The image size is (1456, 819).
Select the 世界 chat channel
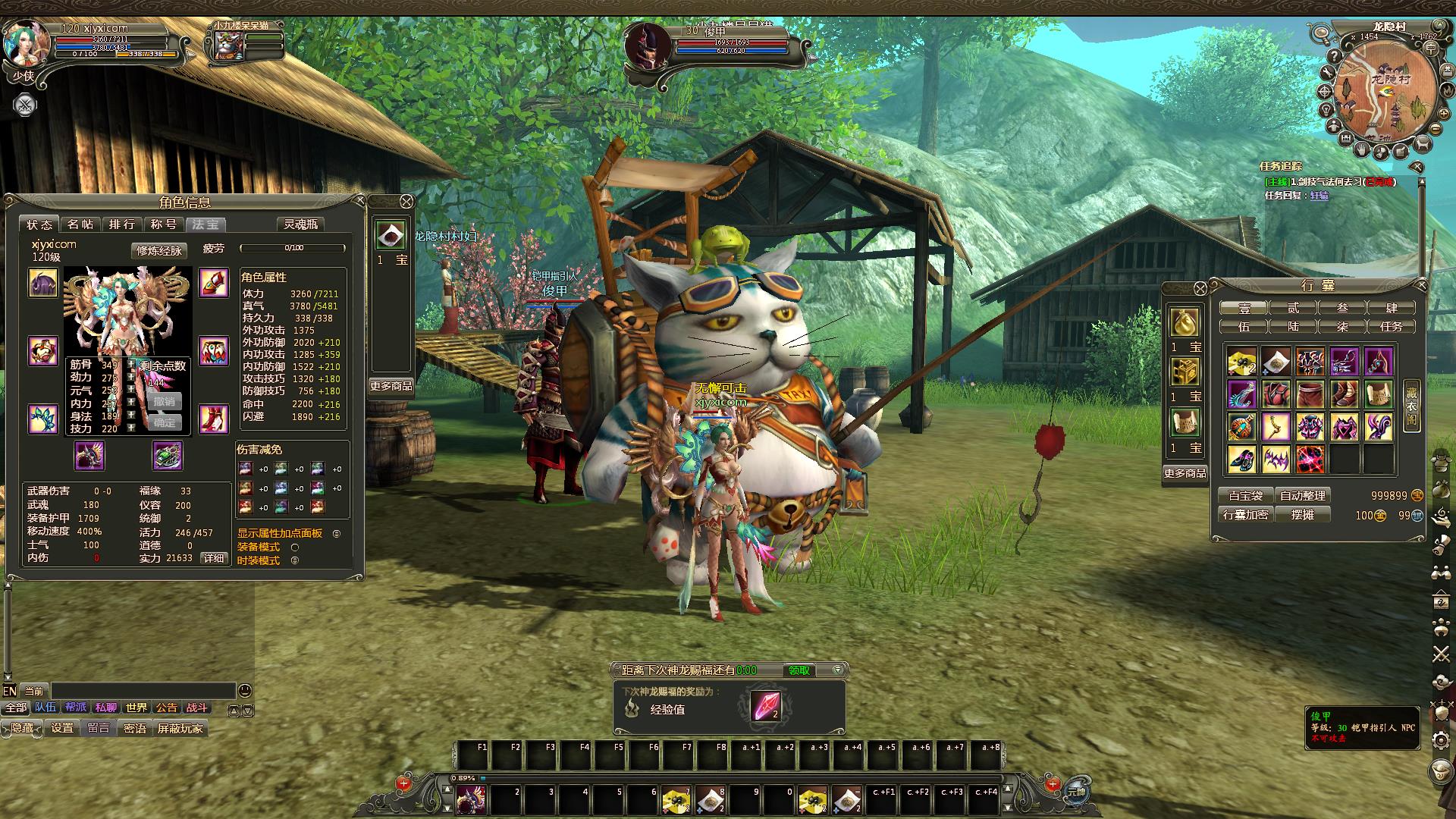click(x=136, y=708)
